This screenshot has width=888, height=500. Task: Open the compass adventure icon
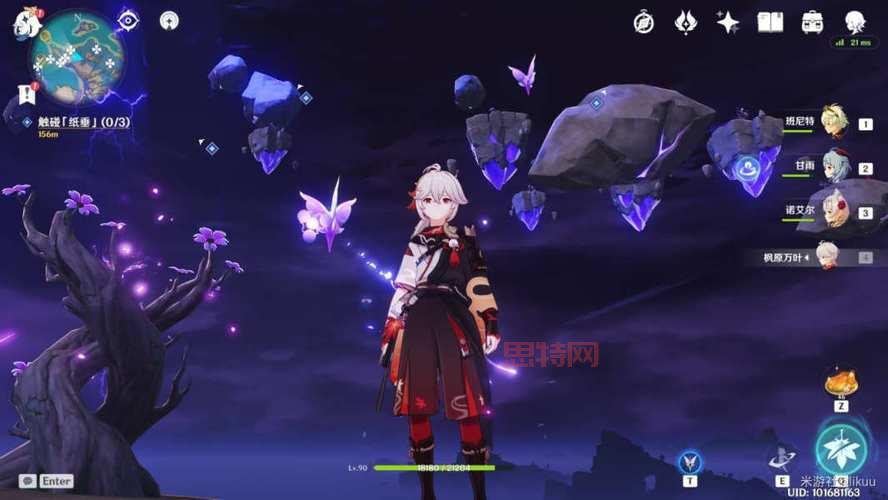(644, 22)
